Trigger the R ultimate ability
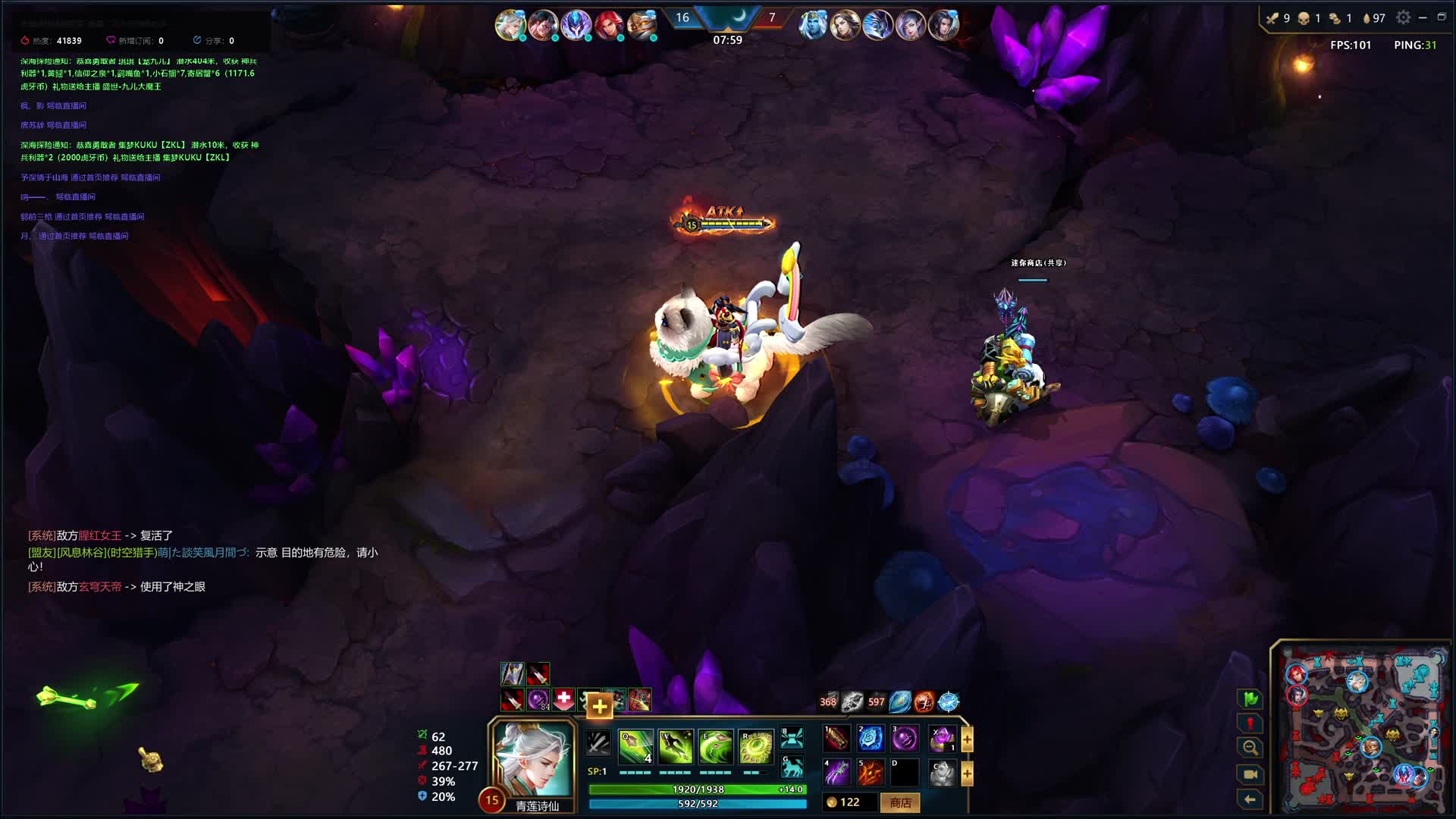The image size is (1456, 819). pyautogui.click(x=755, y=747)
